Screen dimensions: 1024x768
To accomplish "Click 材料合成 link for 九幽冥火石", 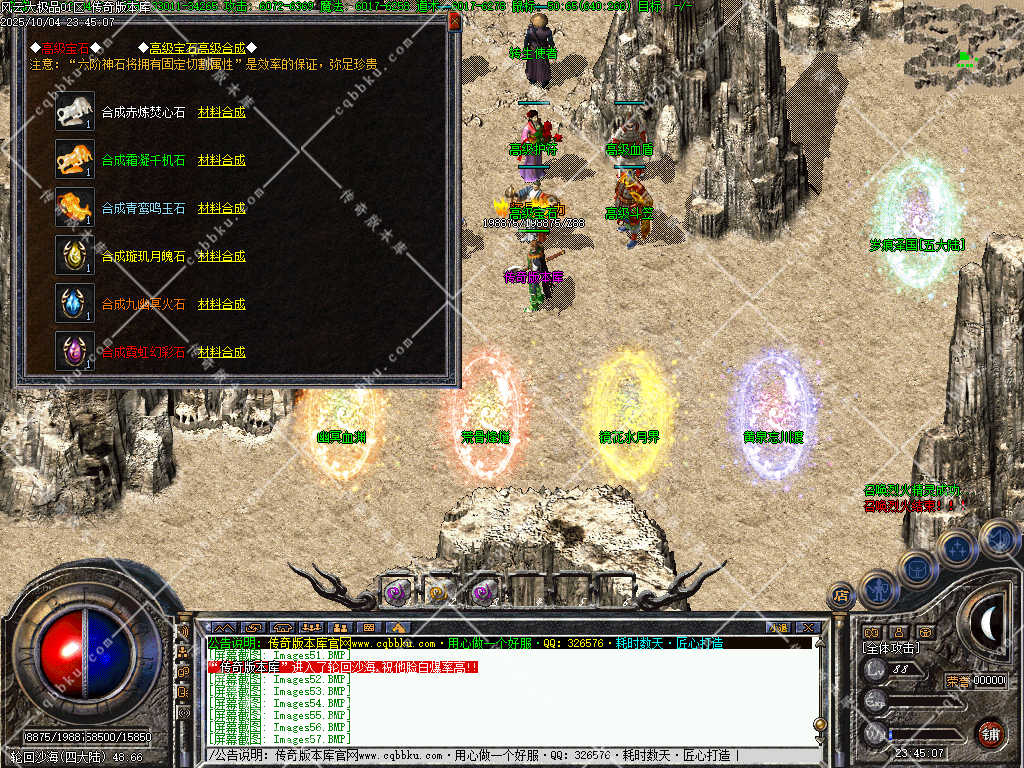I will [221, 304].
